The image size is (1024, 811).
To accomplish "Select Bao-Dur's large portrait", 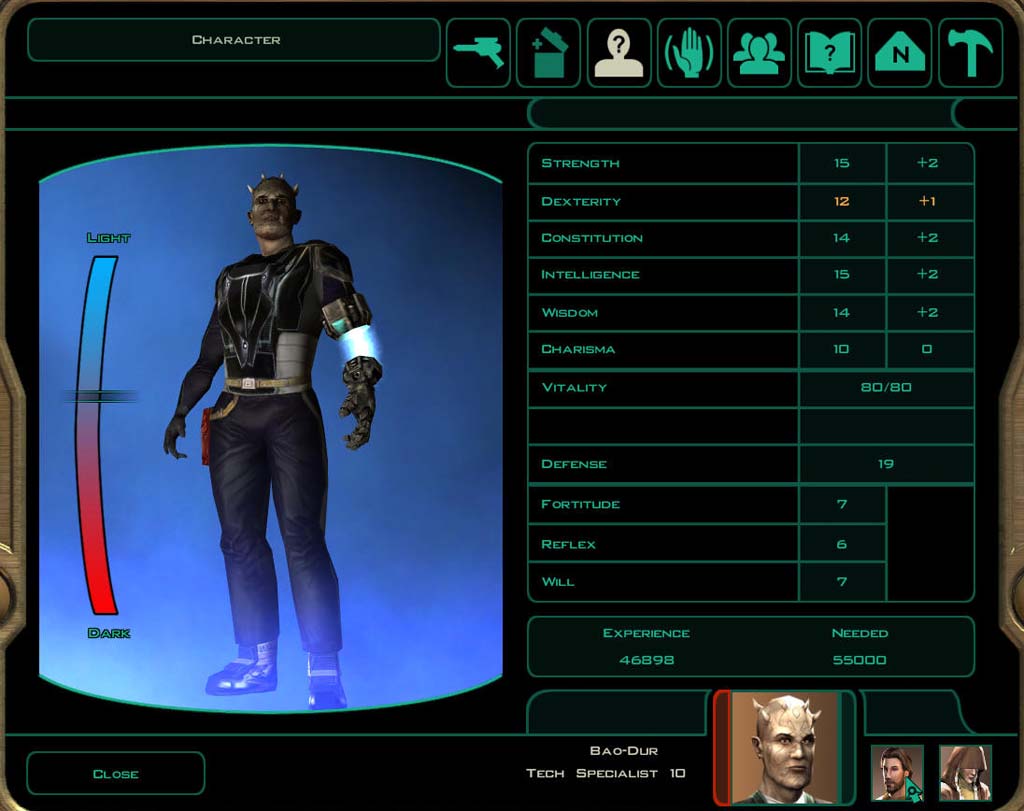I will click(x=785, y=746).
